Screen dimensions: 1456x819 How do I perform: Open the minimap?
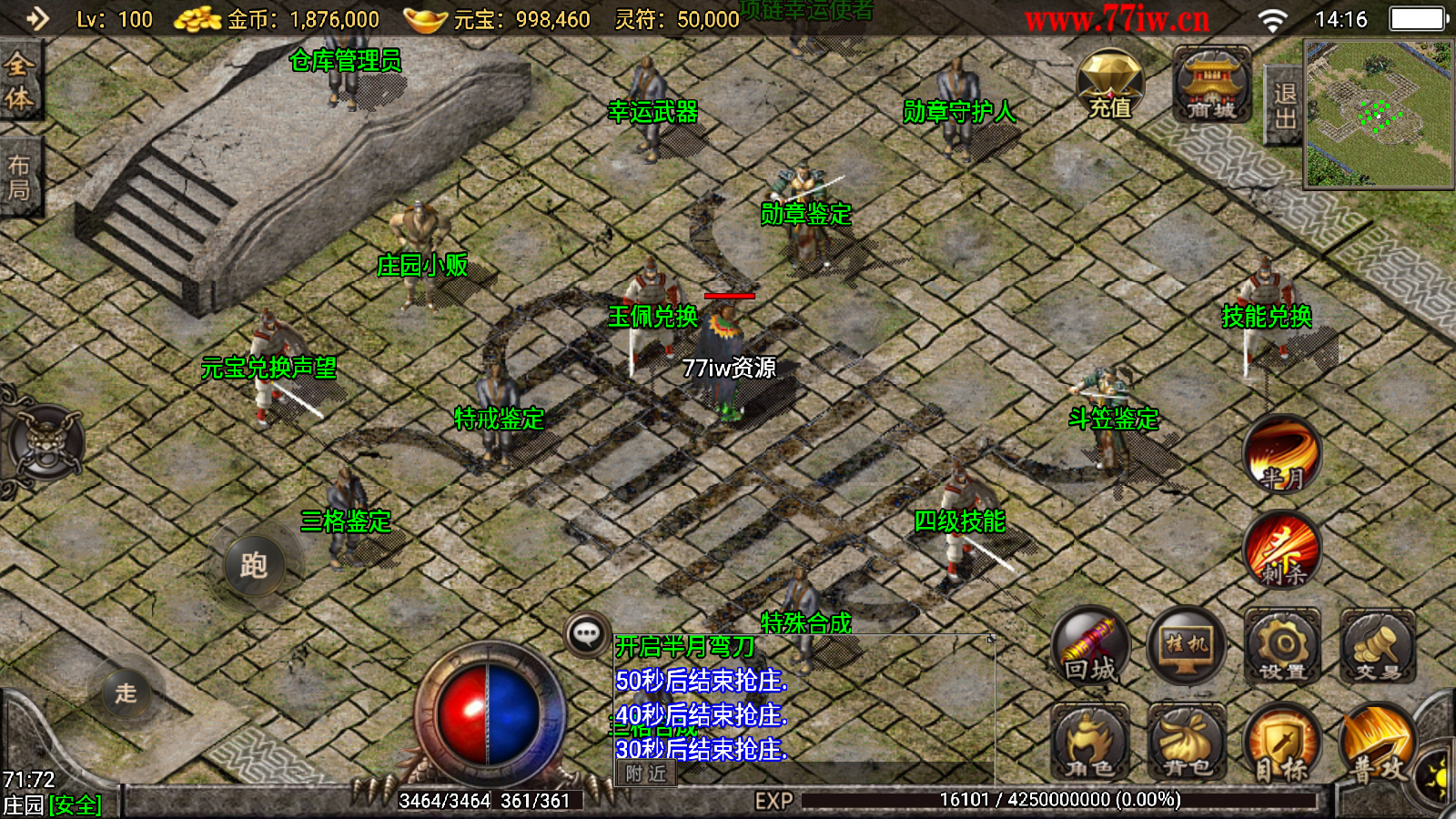pos(1379,114)
